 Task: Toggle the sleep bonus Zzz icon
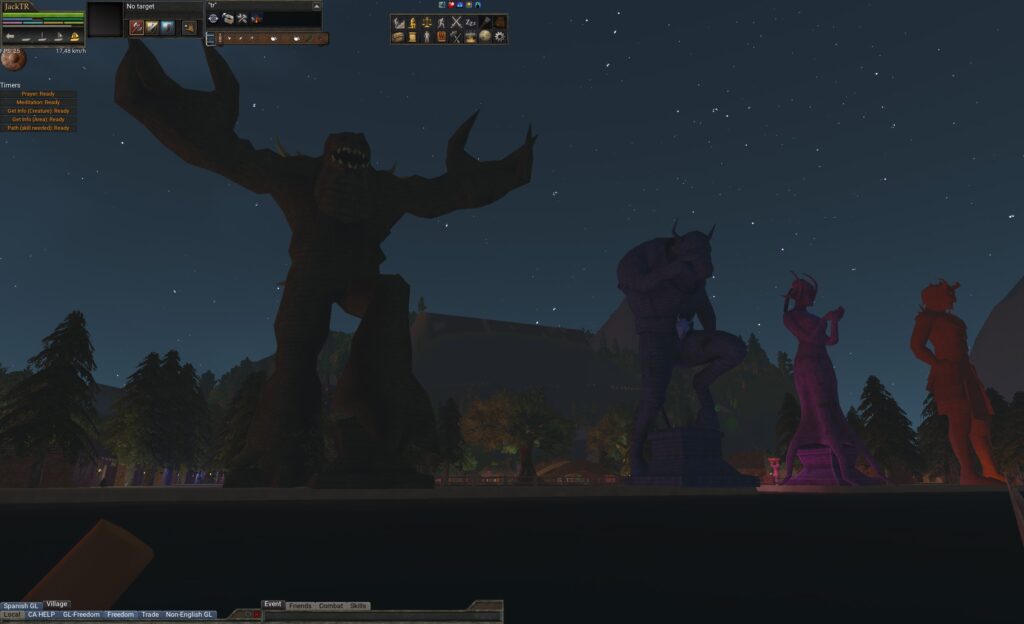click(471, 22)
